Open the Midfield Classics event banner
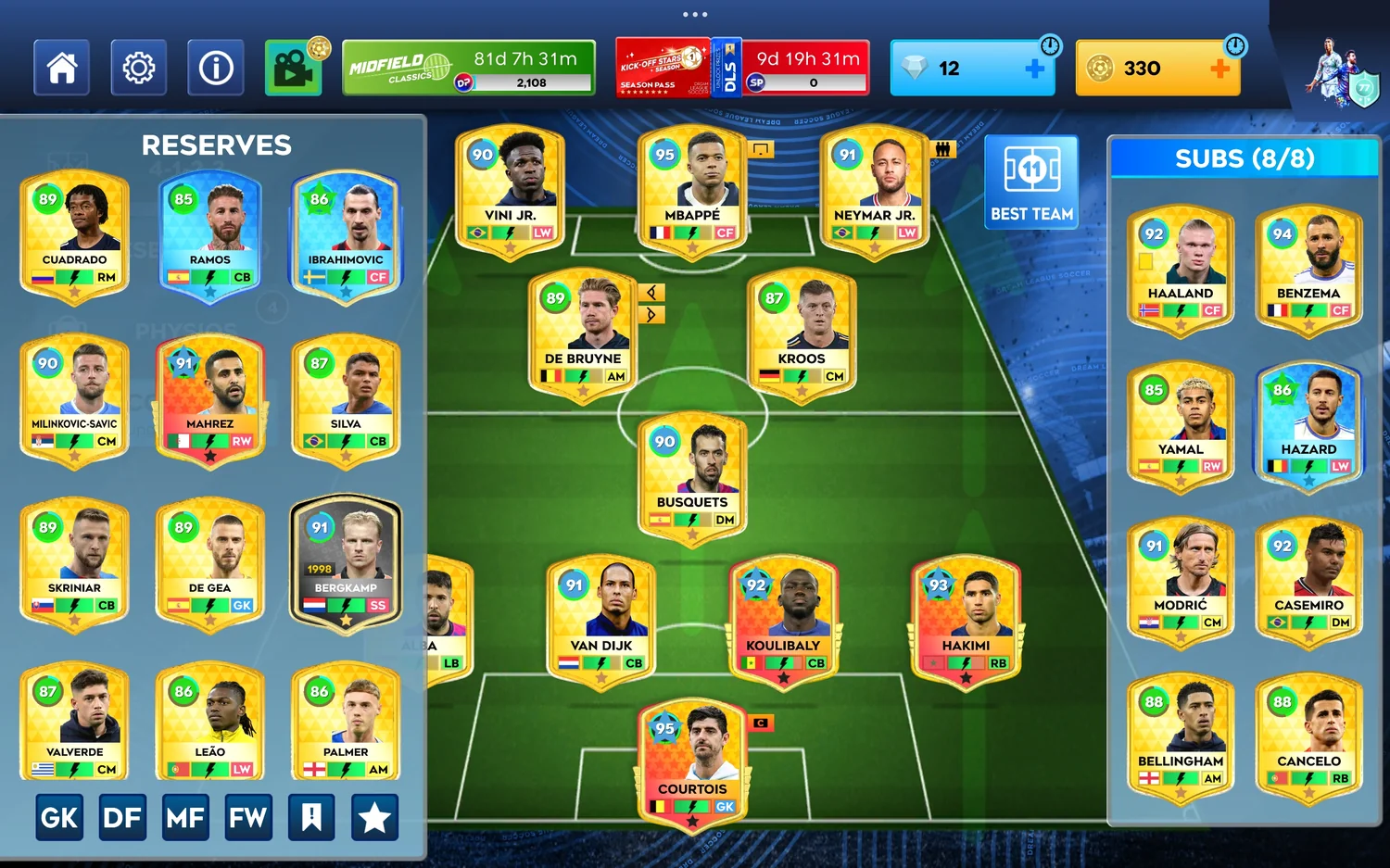Screen dimensions: 1390x868 tap(468, 68)
